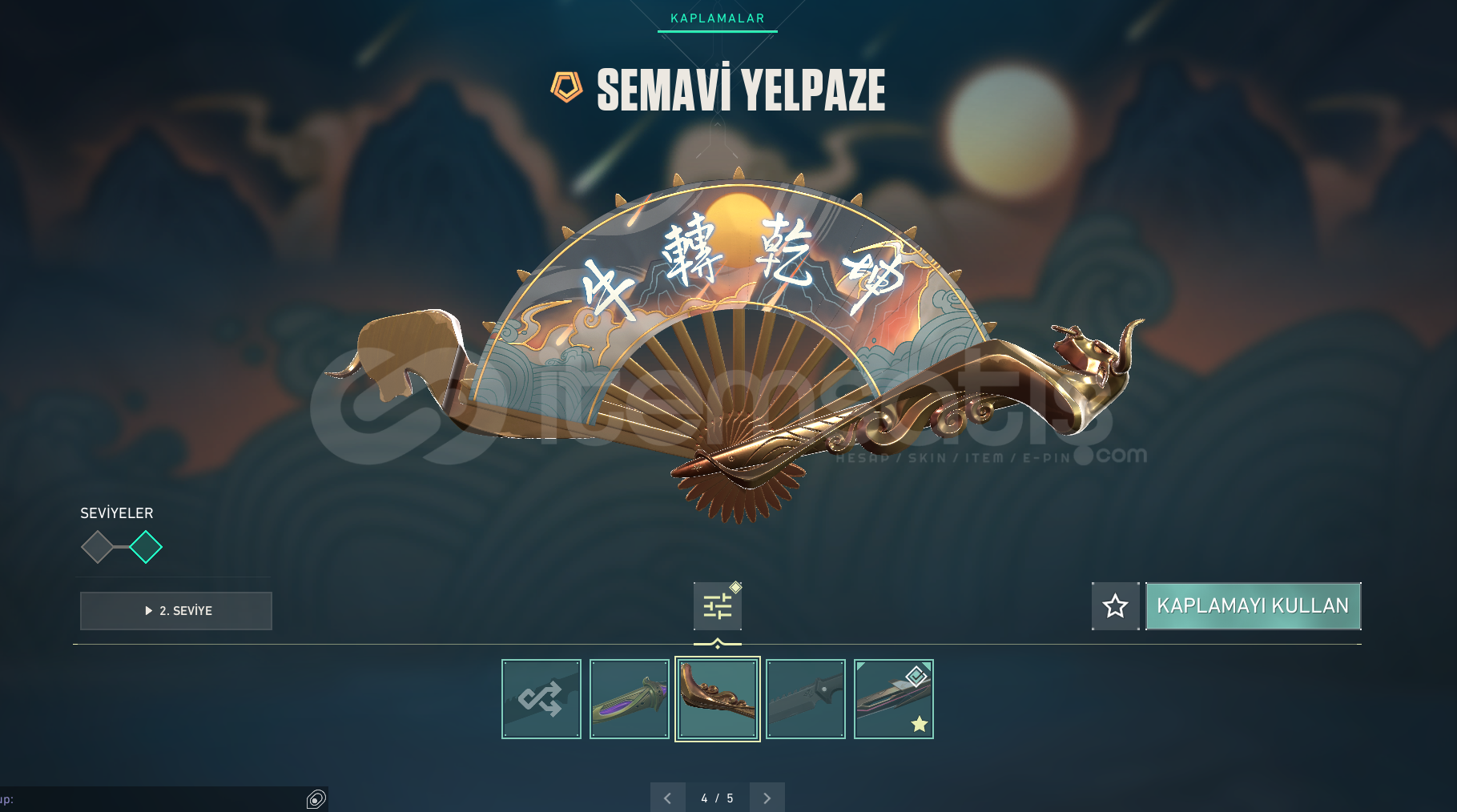Select the second teal level diamond
Screen dimensions: 1457x812
146,547
